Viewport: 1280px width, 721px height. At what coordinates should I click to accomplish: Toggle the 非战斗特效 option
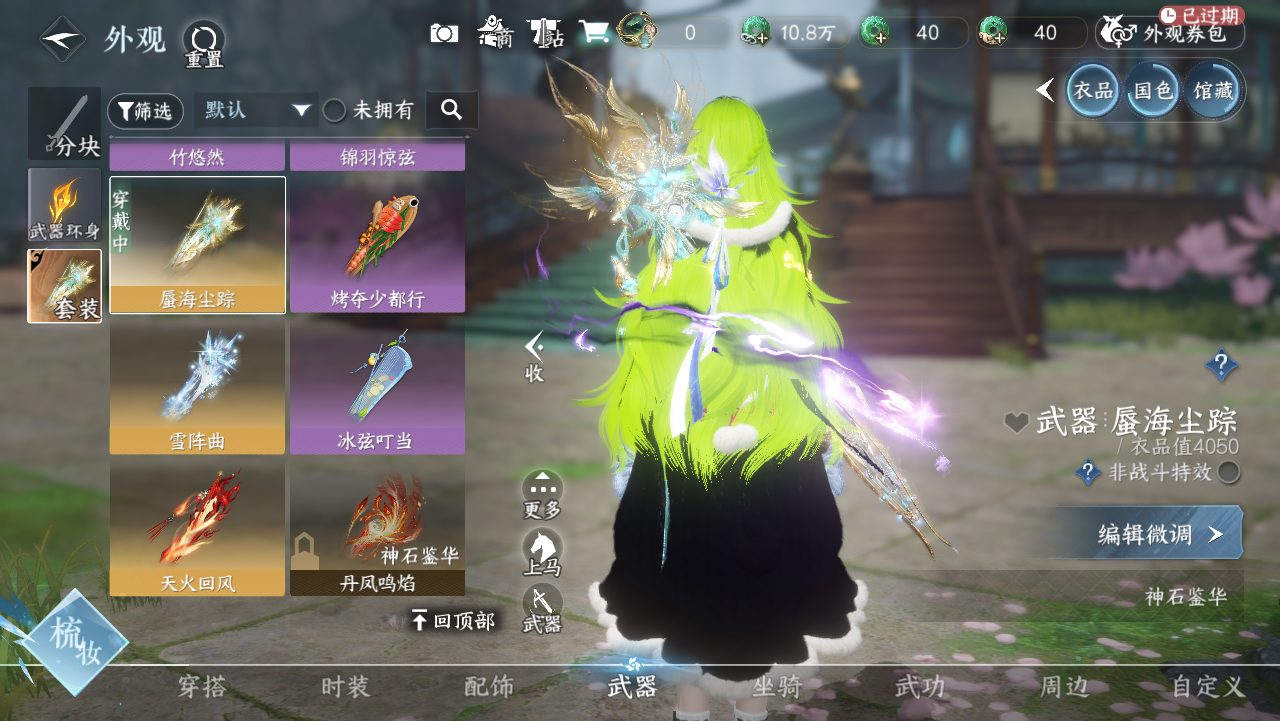pyautogui.click(x=1229, y=472)
